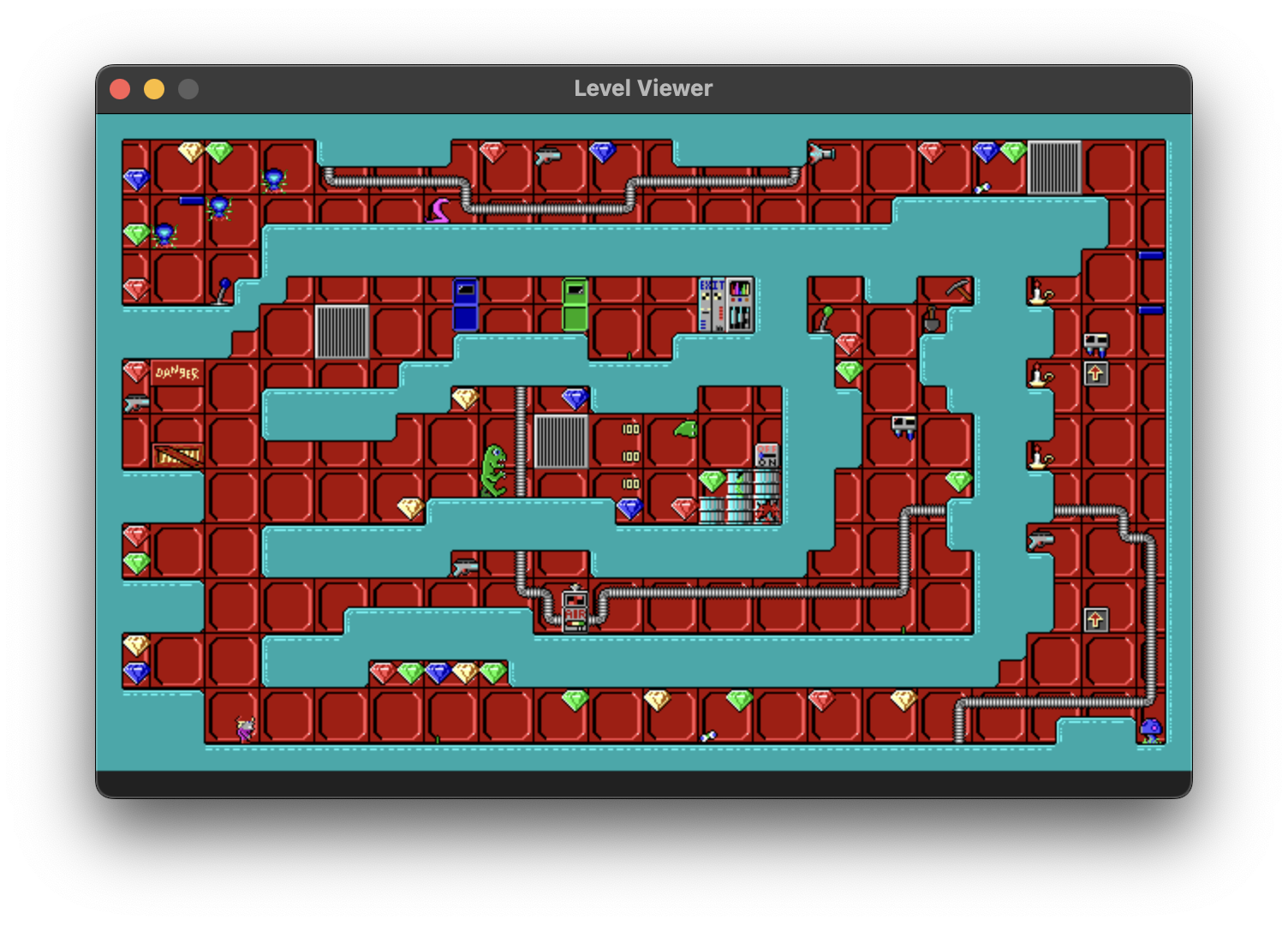
Task: Click the Level Viewer window title
Action: 643,87
